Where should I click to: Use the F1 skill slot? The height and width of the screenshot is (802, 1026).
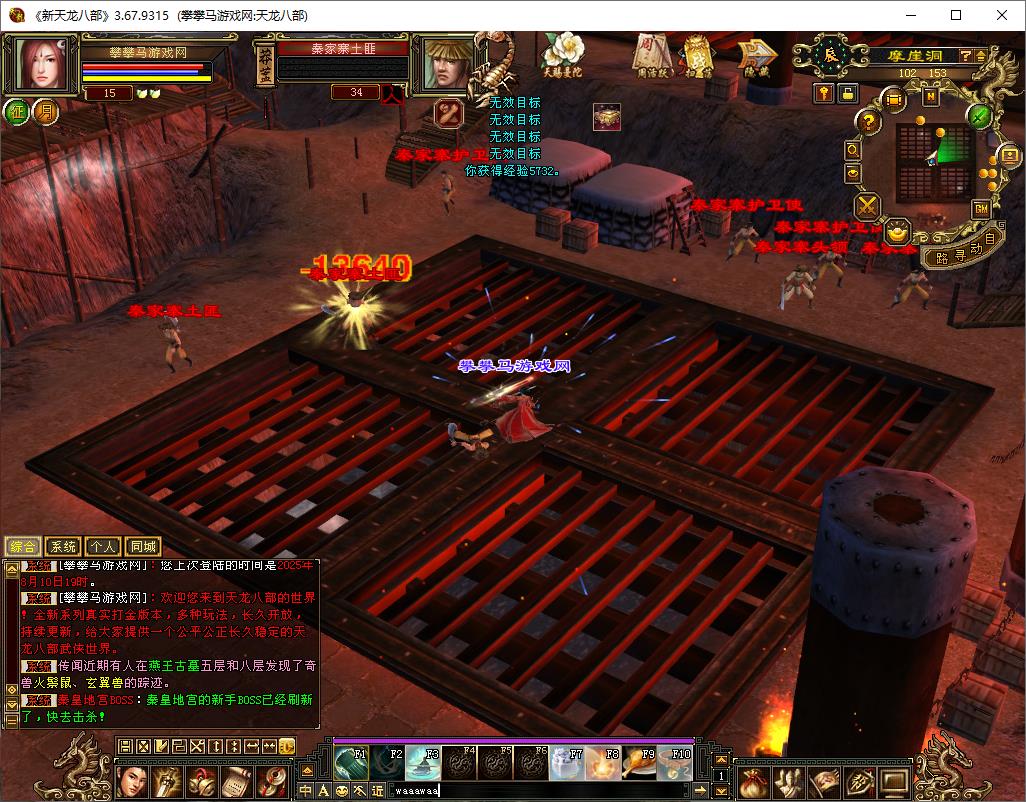pyautogui.click(x=351, y=763)
